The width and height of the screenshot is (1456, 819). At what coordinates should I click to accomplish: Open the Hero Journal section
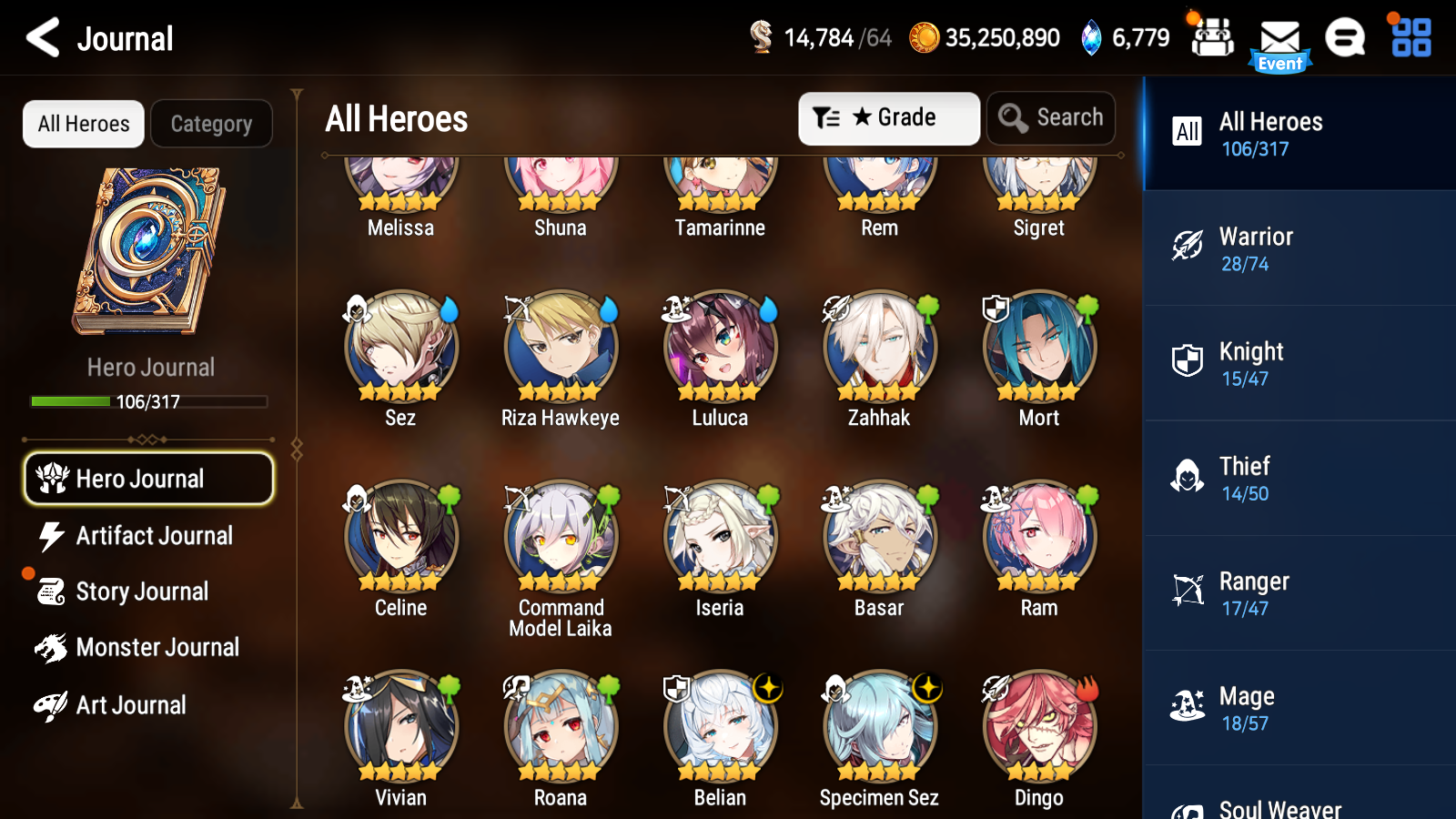click(148, 478)
